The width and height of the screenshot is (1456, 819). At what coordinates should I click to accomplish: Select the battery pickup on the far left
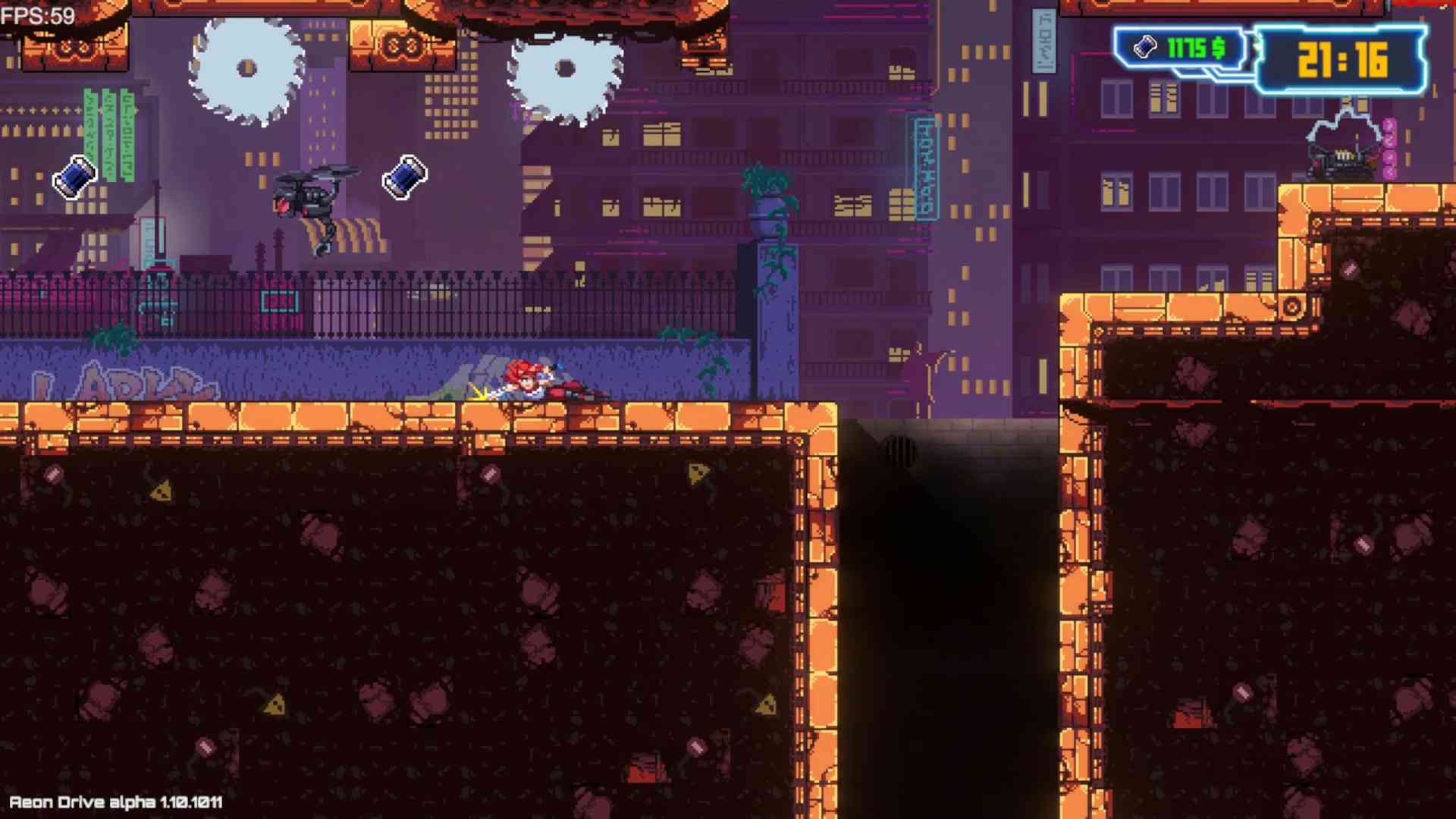[x=74, y=176]
